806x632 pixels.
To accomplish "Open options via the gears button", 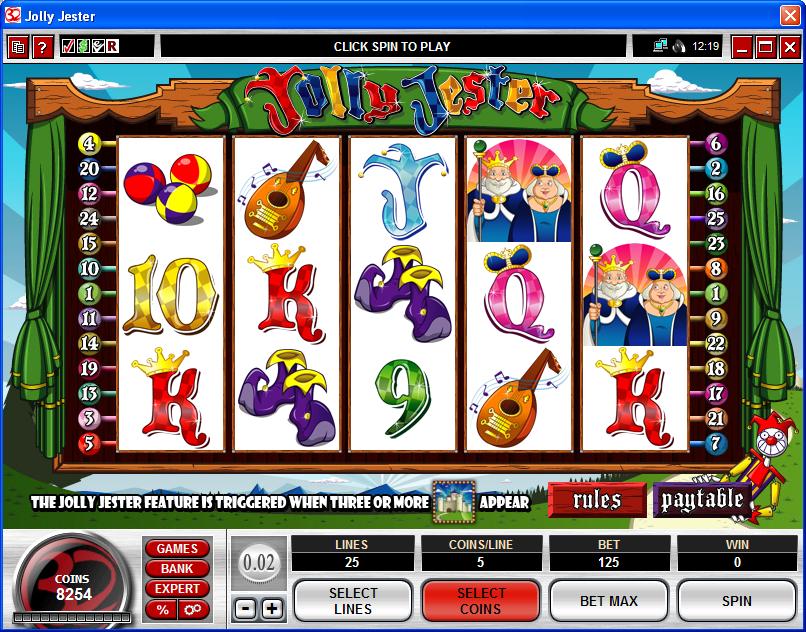I will (192, 609).
